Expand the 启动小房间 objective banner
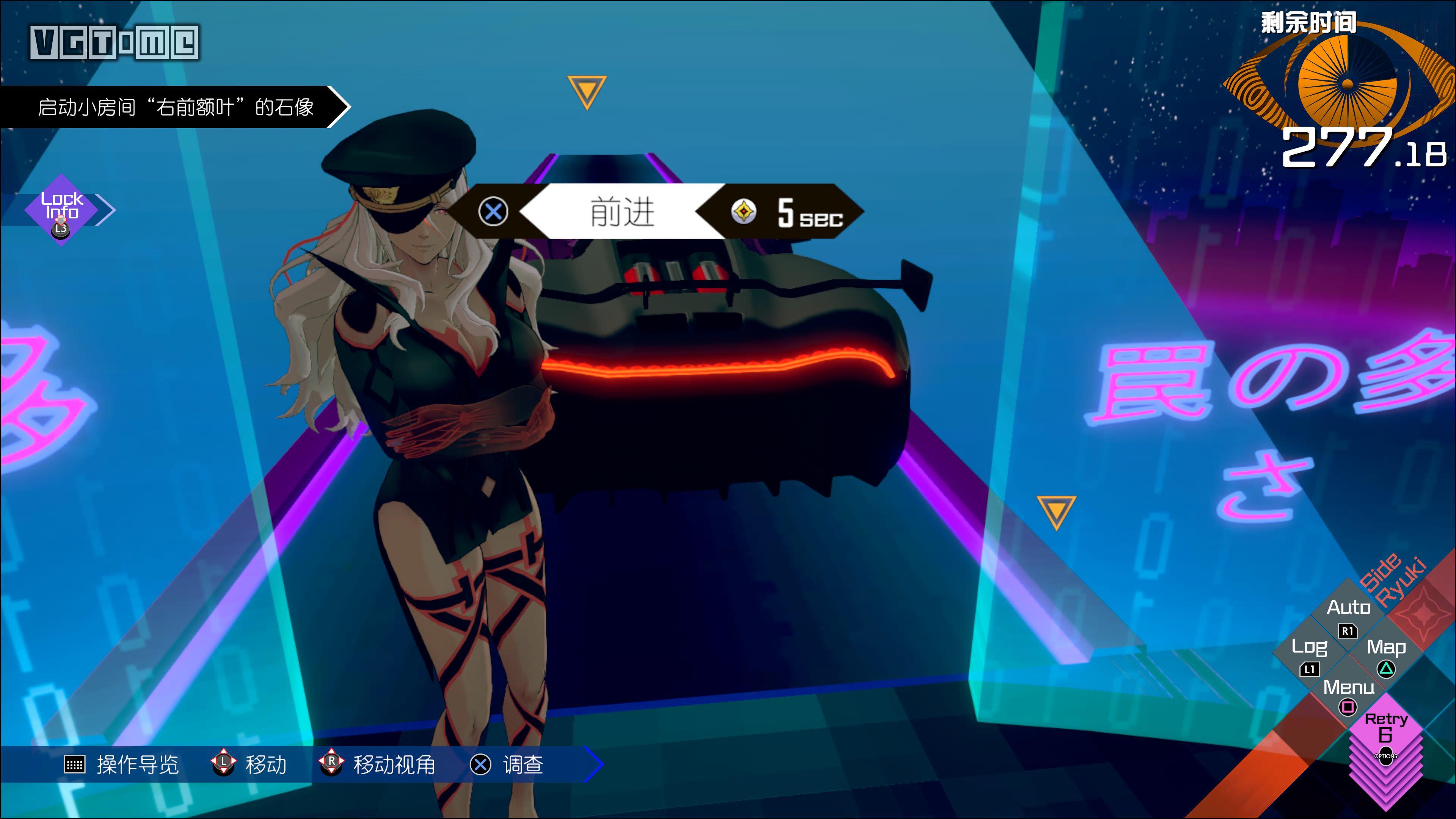This screenshot has width=1456, height=819. [175, 107]
